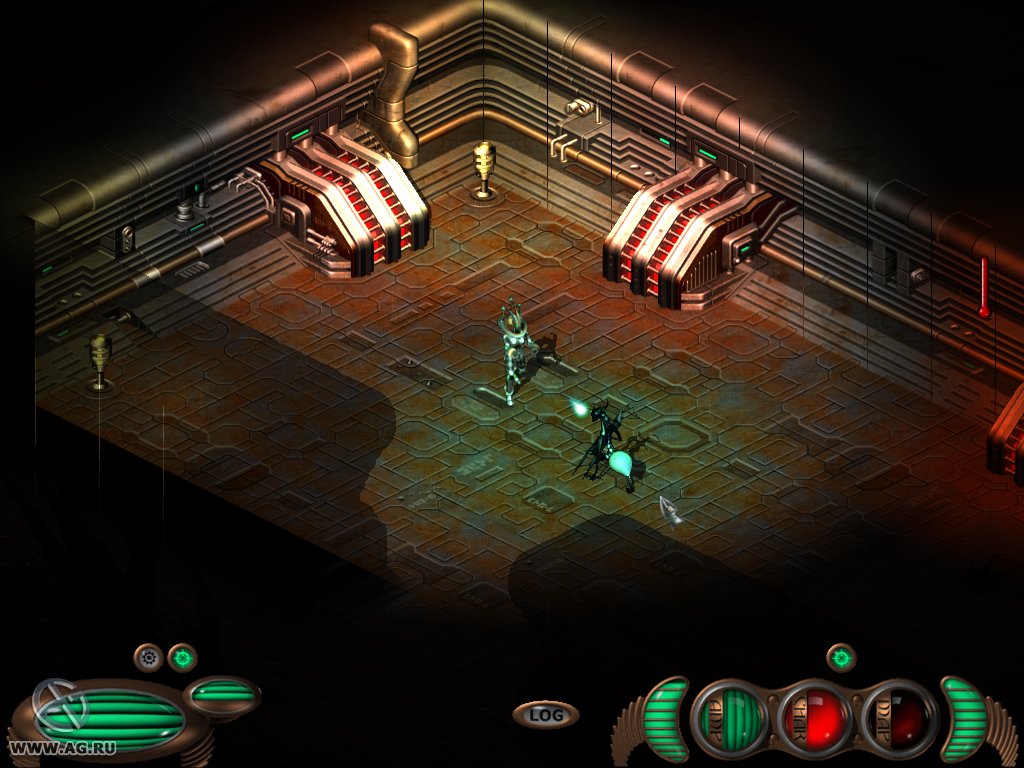
Task: Select the green striped orb button
Action: click(730, 718)
